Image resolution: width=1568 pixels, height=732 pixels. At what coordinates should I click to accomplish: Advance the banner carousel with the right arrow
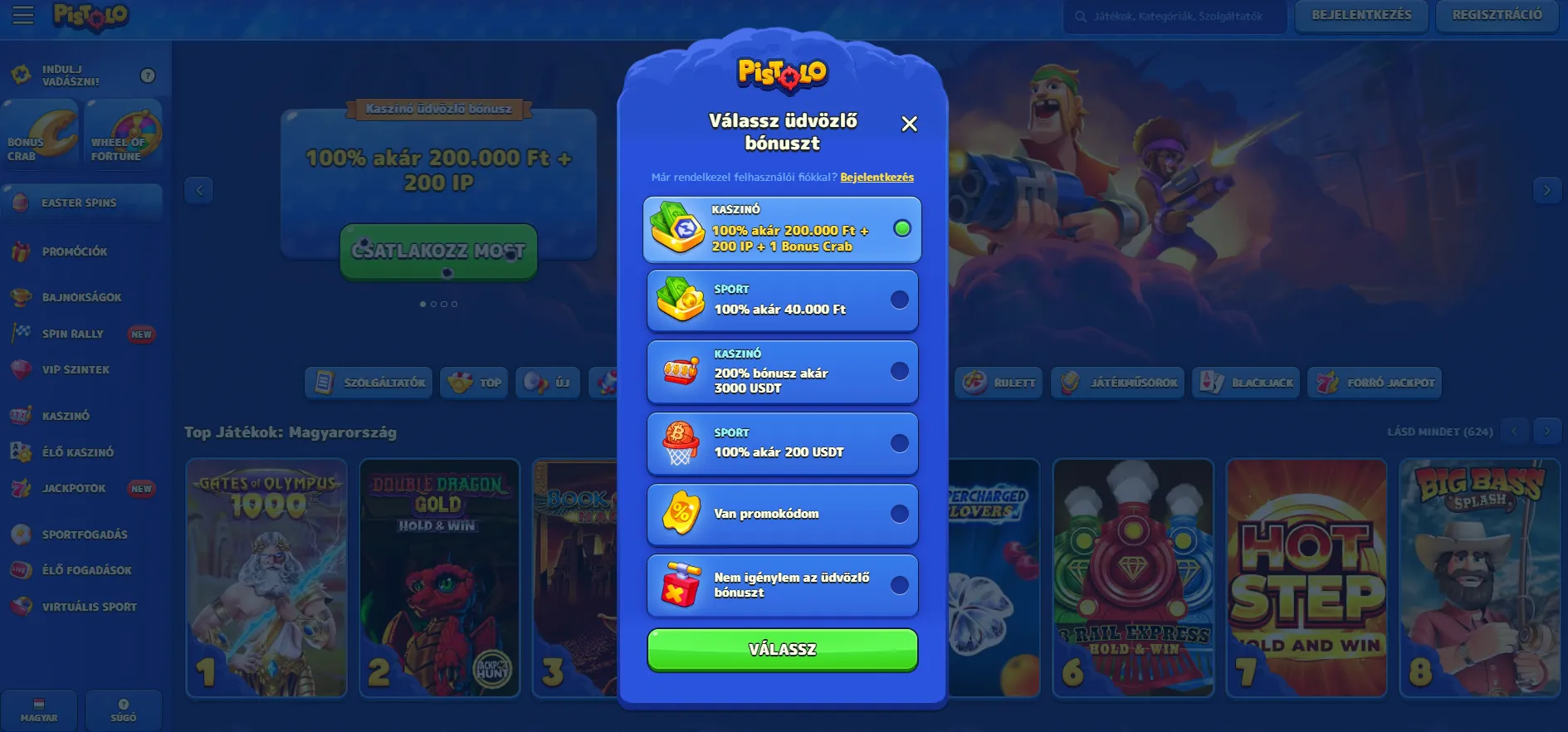(1546, 190)
